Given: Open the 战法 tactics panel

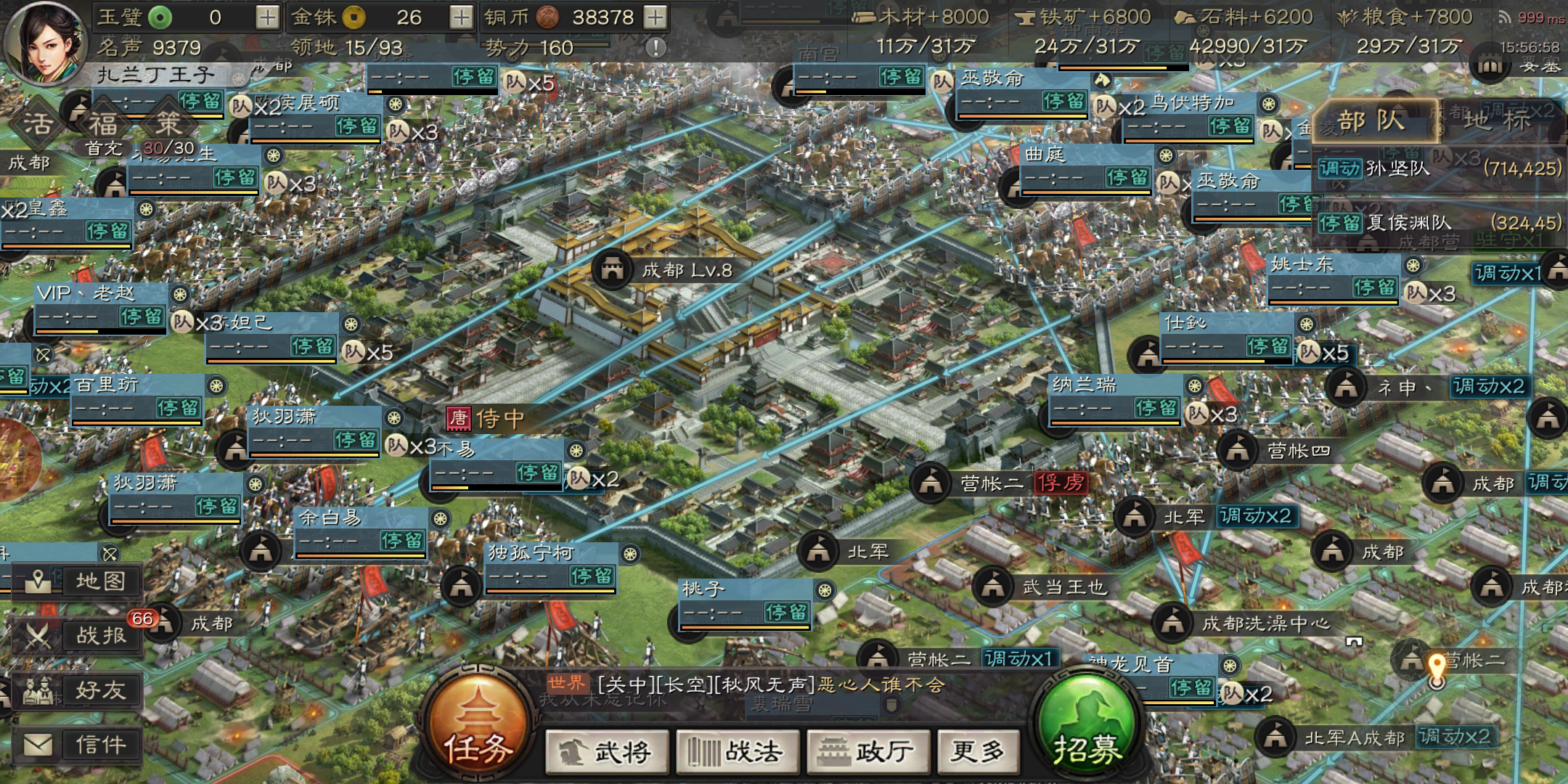Looking at the screenshot, I should 738,752.
